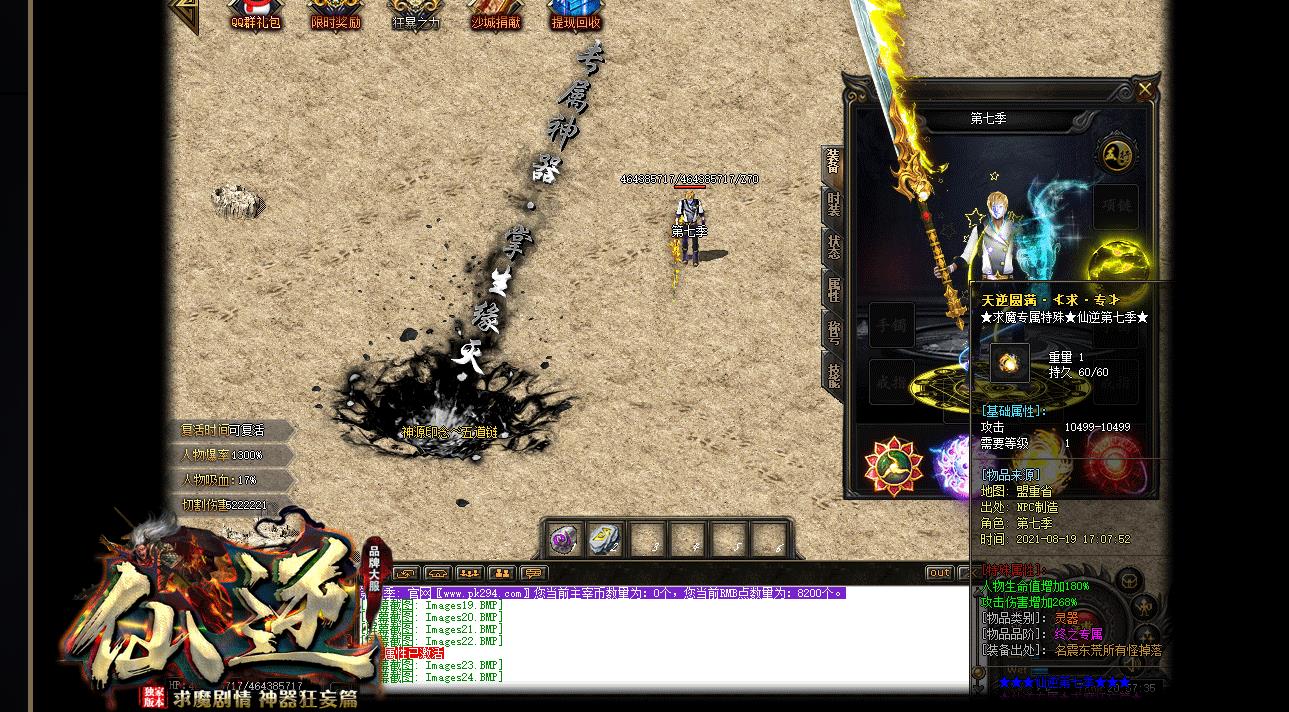
Task: Open the QQ群礼包 gift pack icon
Action: (x=255, y=14)
